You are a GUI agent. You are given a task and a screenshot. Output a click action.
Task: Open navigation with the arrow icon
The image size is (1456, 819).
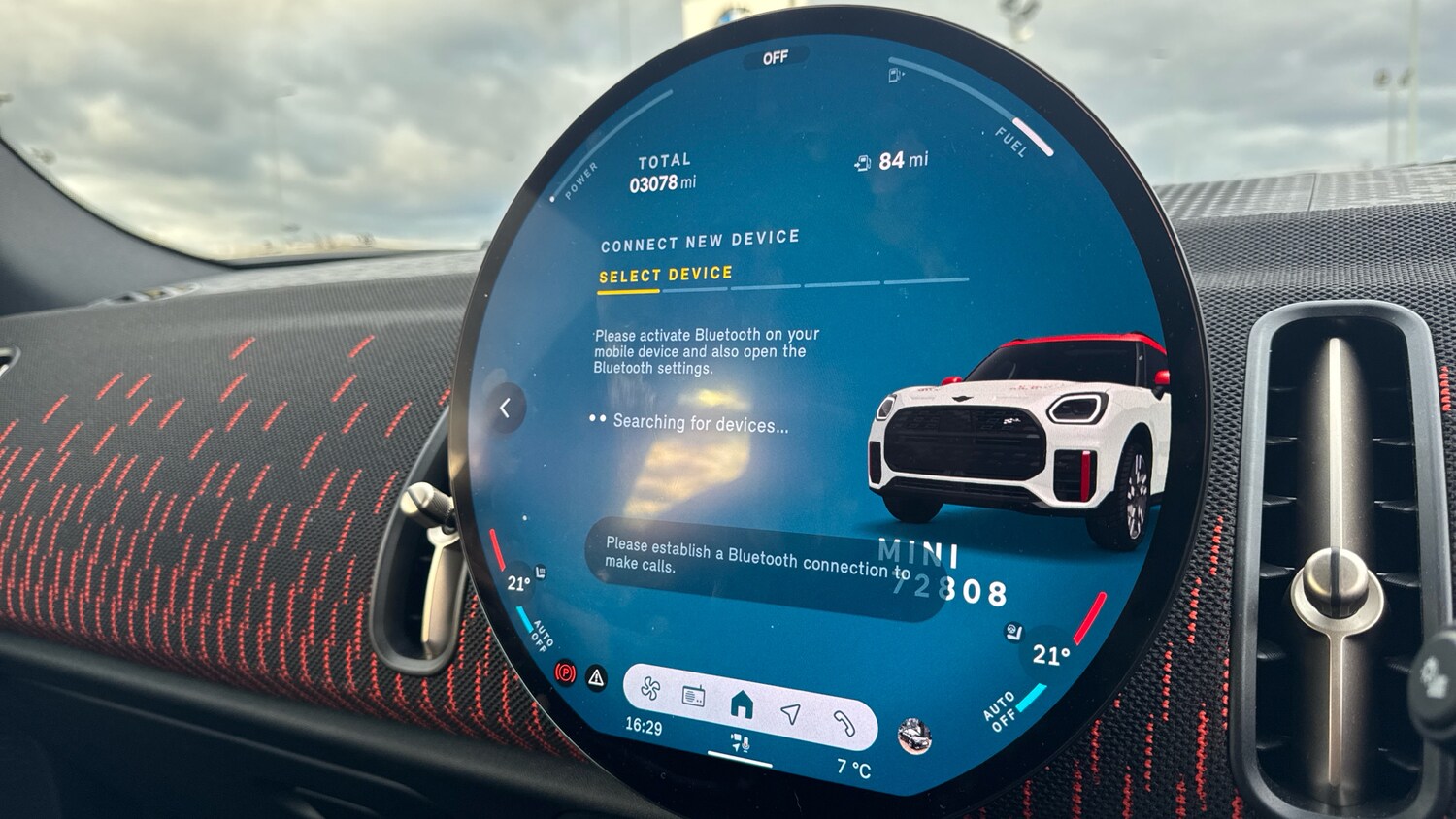[x=791, y=714]
